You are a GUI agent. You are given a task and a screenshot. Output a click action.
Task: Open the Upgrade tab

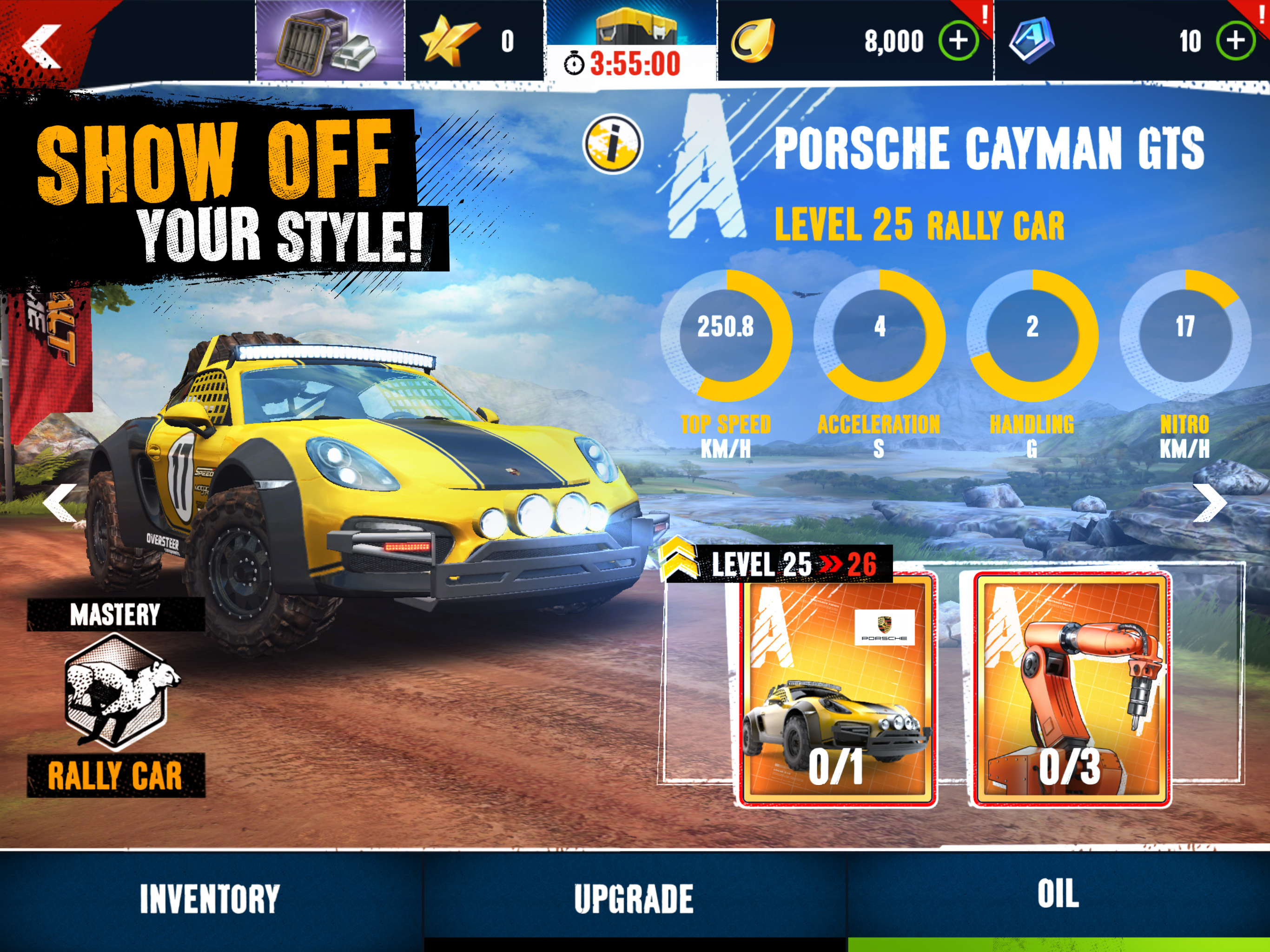[634, 899]
